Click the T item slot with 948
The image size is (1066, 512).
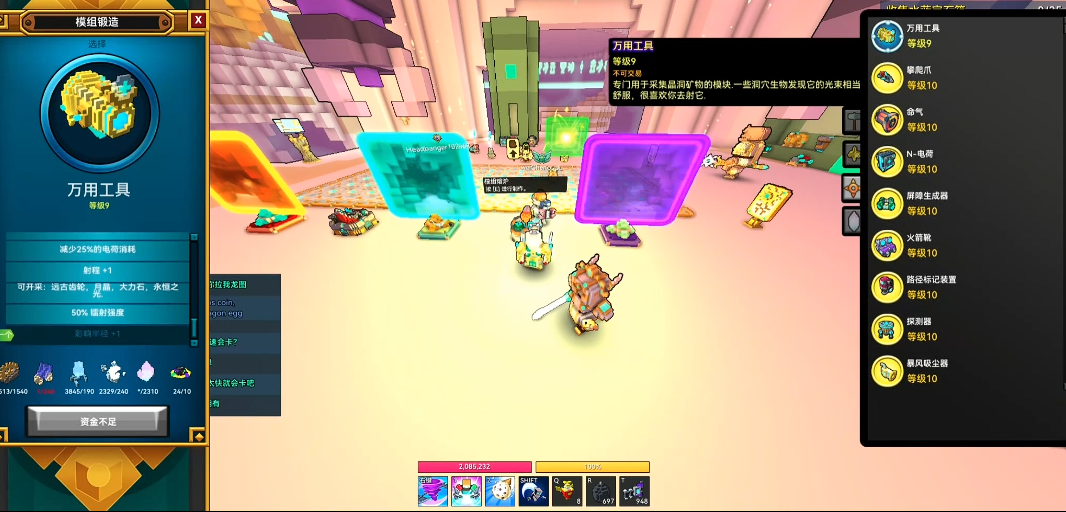point(634,491)
